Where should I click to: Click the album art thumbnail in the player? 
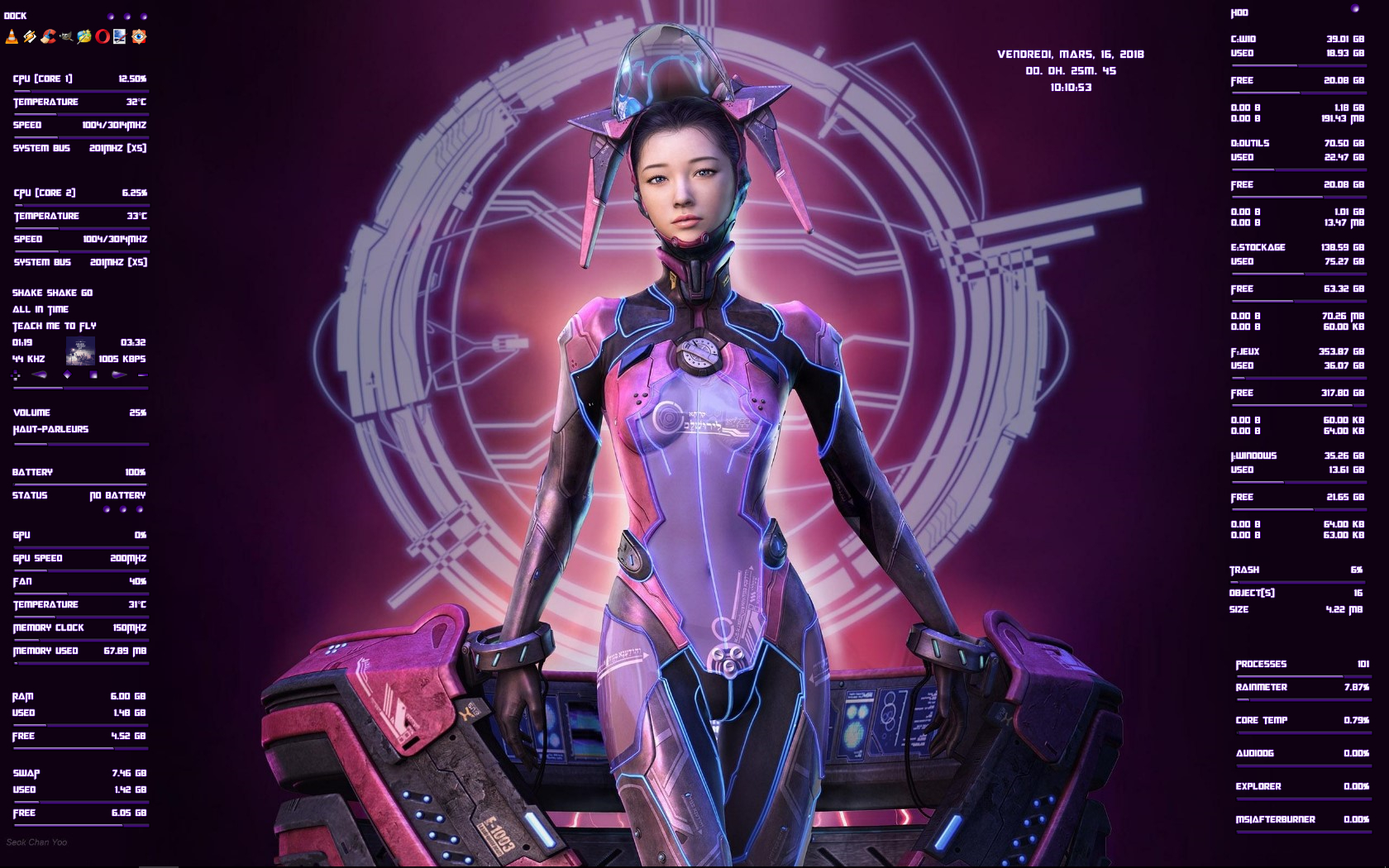81,351
